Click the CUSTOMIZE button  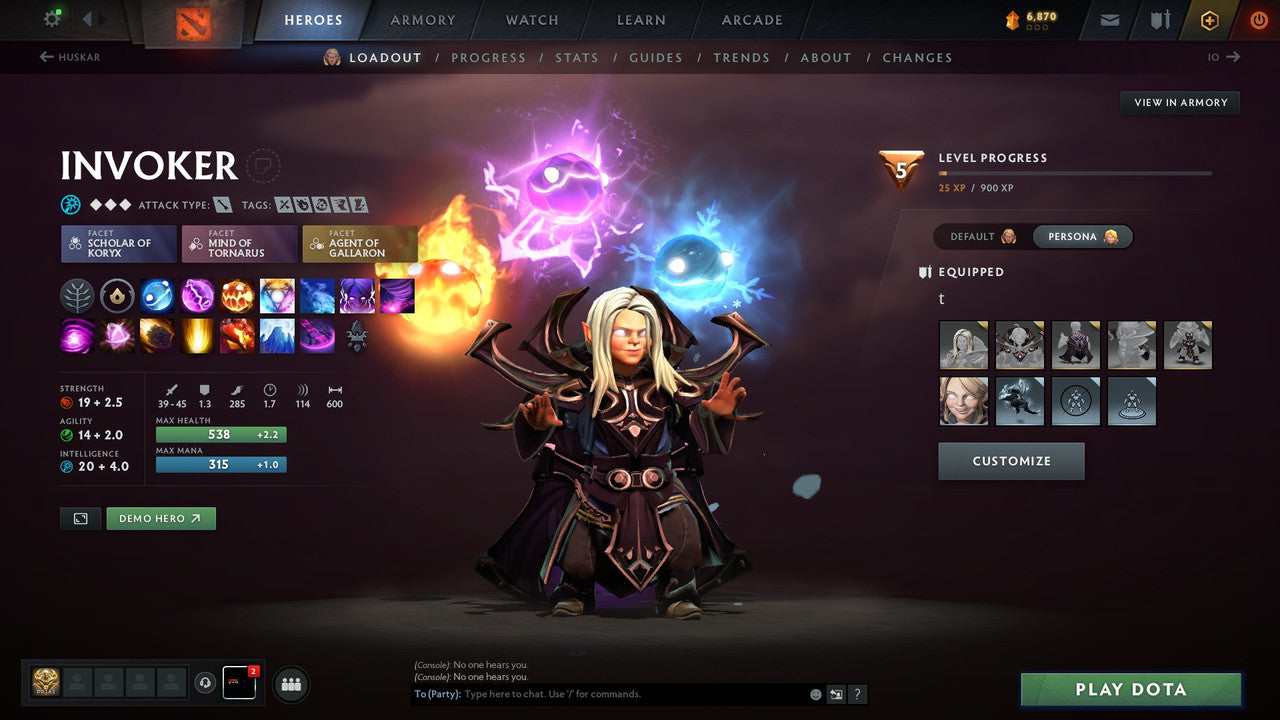tap(1011, 461)
